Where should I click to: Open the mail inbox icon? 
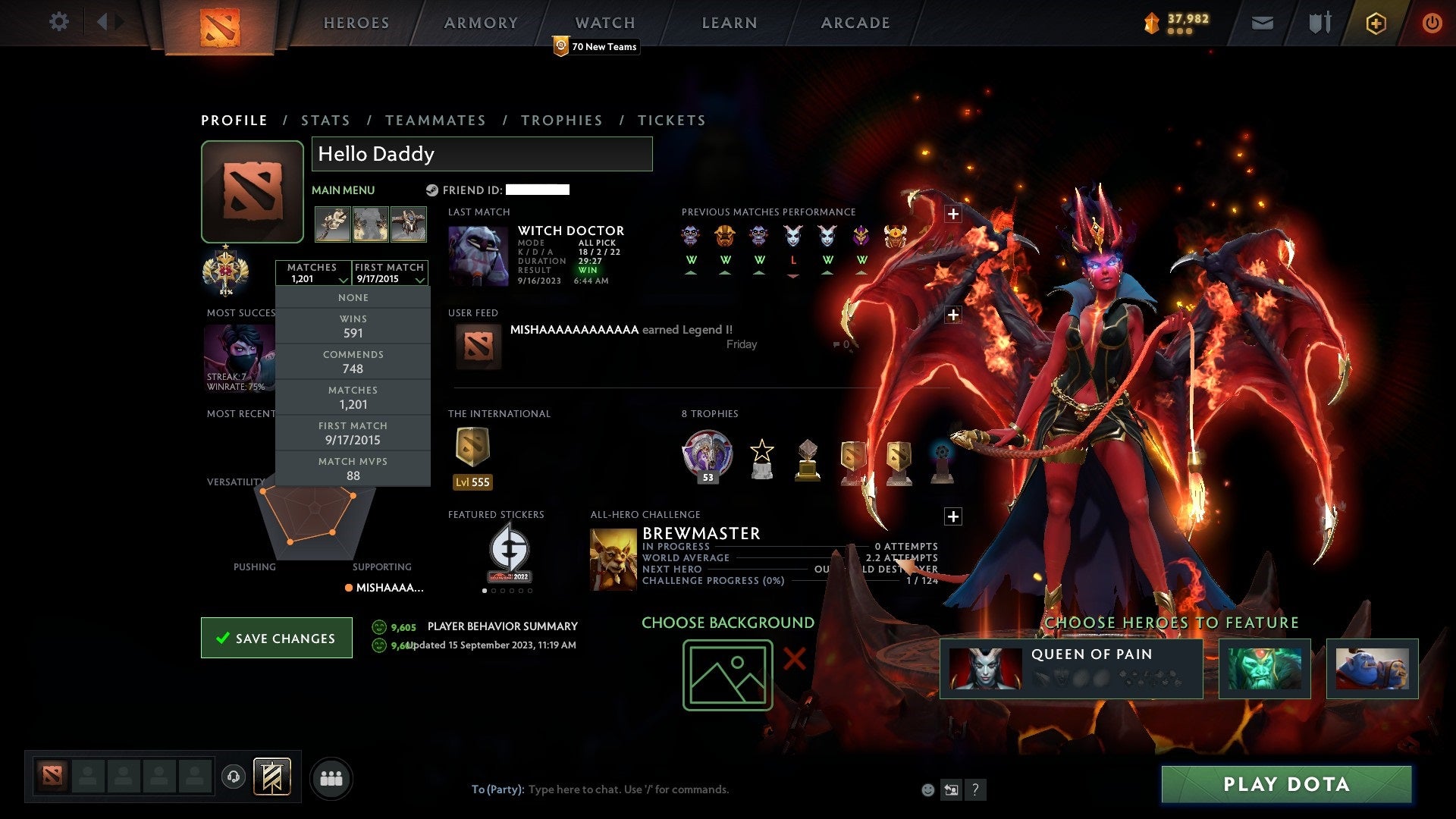(x=1262, y=24)
